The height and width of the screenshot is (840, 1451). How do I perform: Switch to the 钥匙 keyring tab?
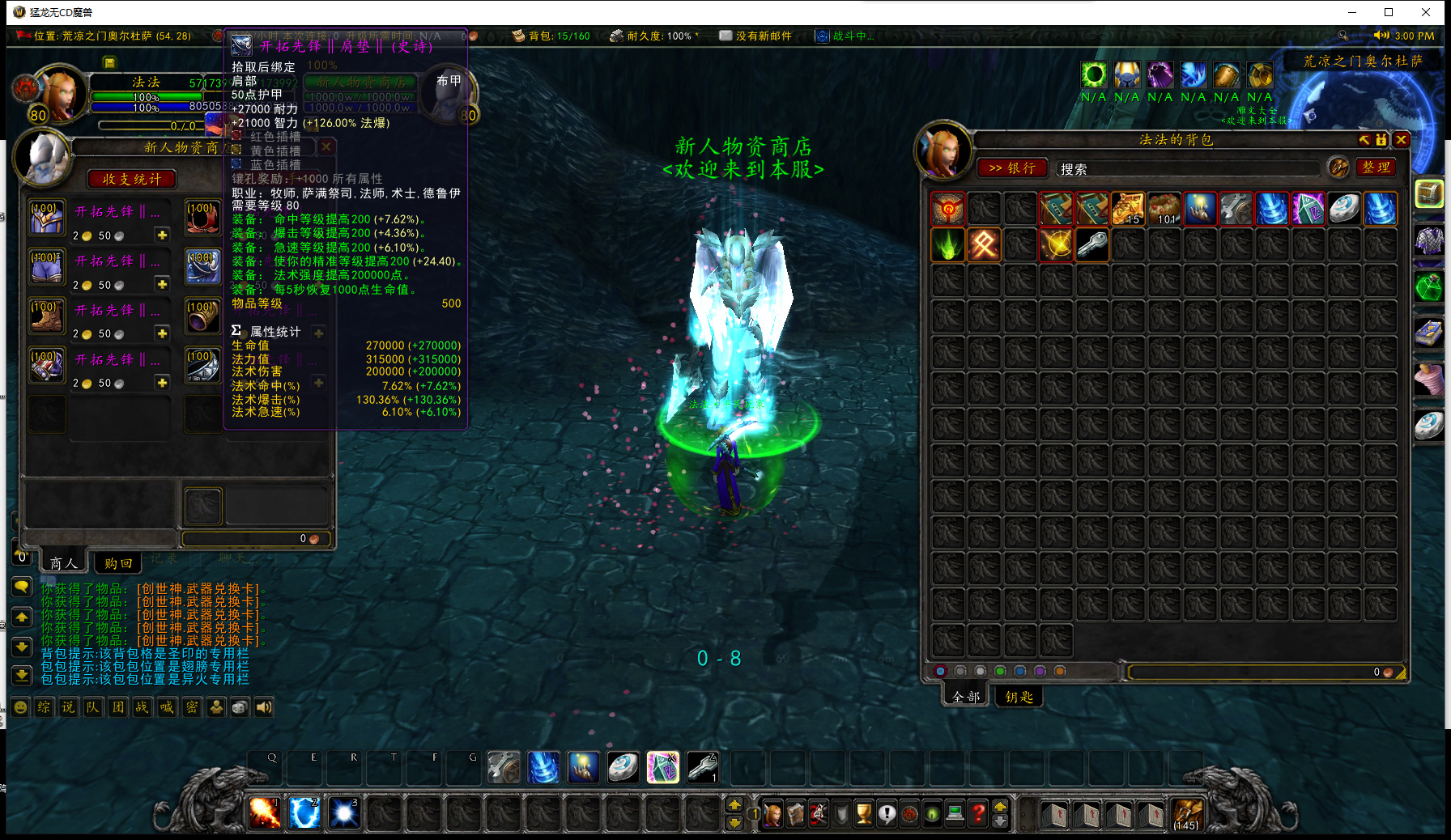pyautogui.click(x=1019, y=696)
